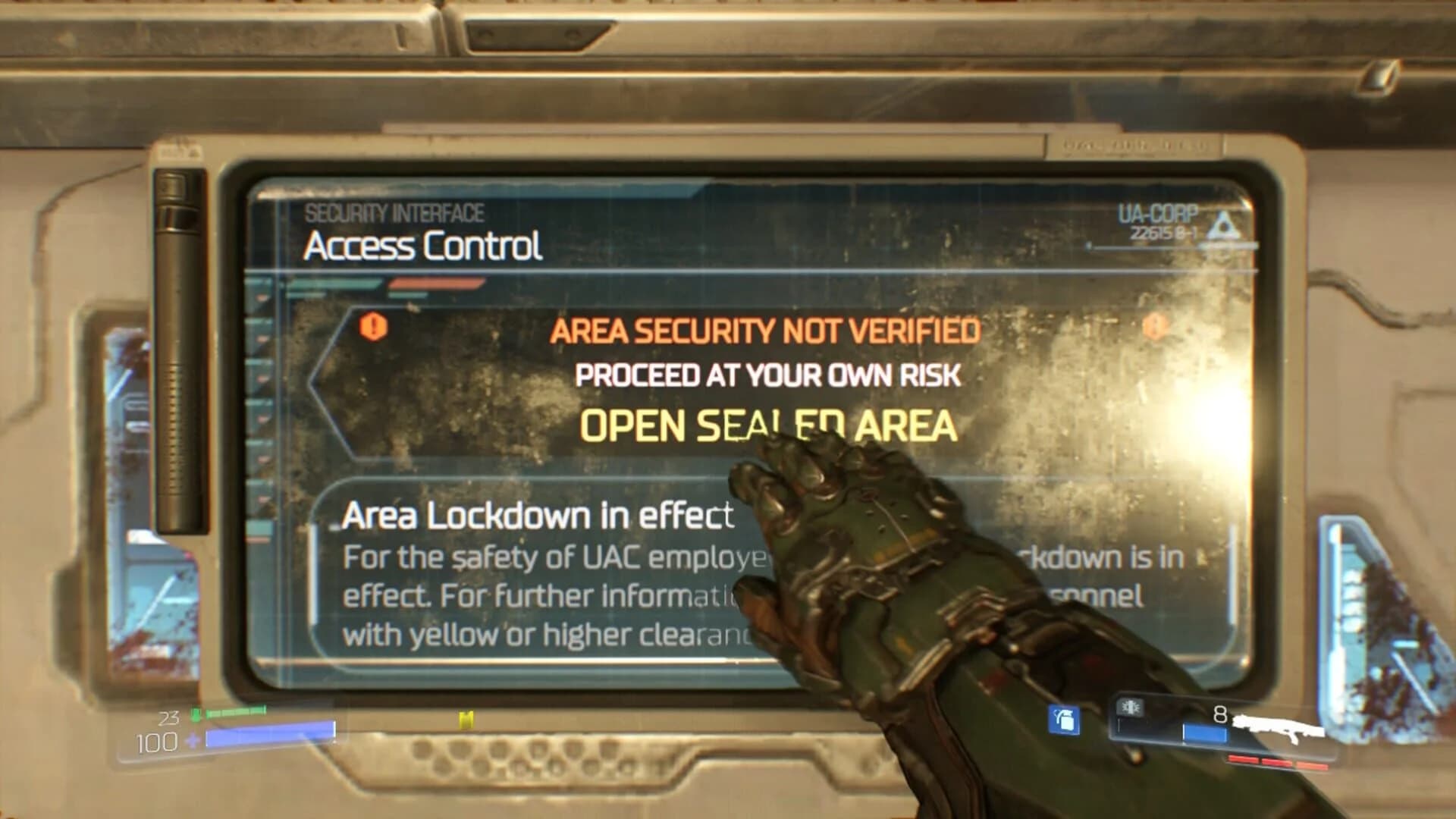The width and height of the screenshot is (1456, 819).
Task: Expand the Security Interface header details
Action: (x=394, y=213)
